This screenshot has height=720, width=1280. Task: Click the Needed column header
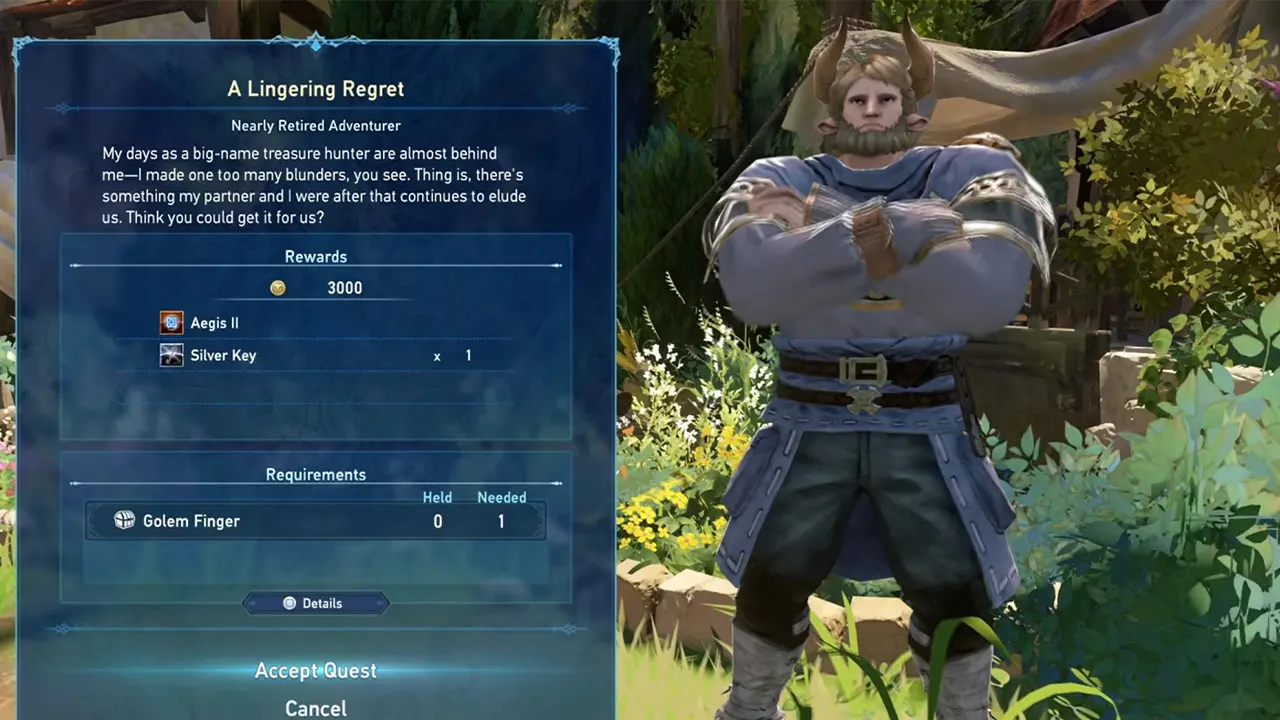tap(502, 497)
